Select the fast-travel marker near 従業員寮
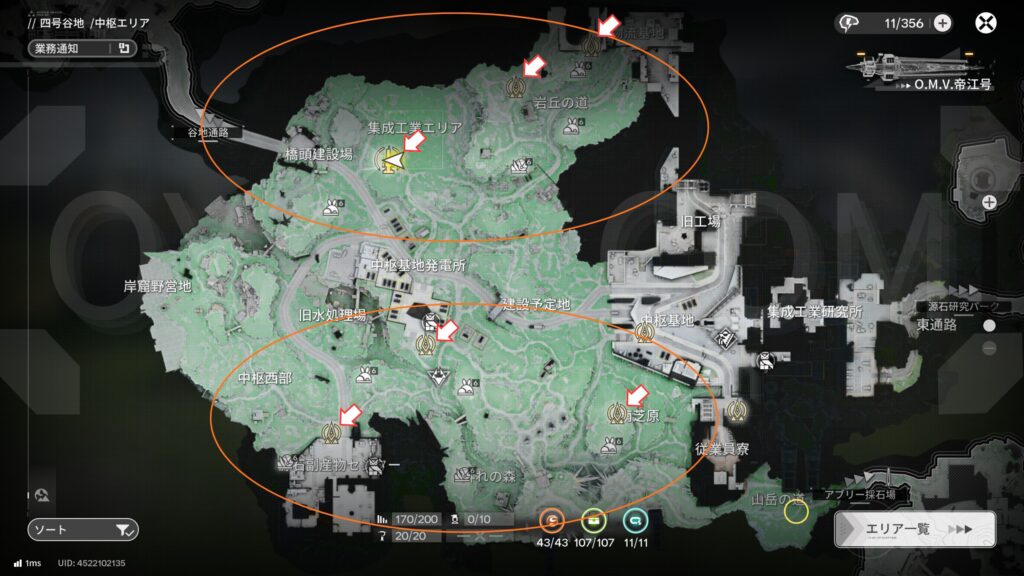1024x576 pixels. [738, 409]
